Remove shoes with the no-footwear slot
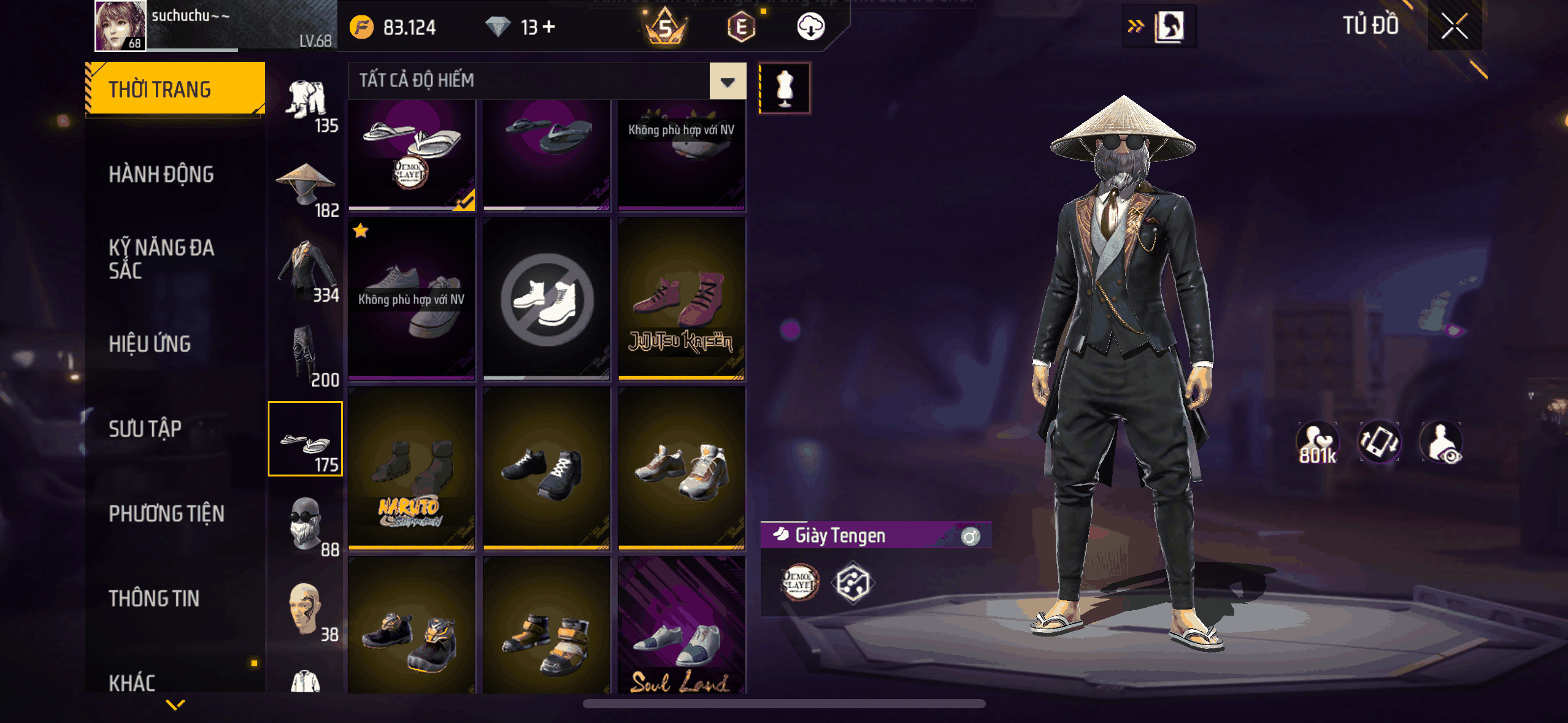The height and width of the screenshot is (723, 1568). (546, 299)
